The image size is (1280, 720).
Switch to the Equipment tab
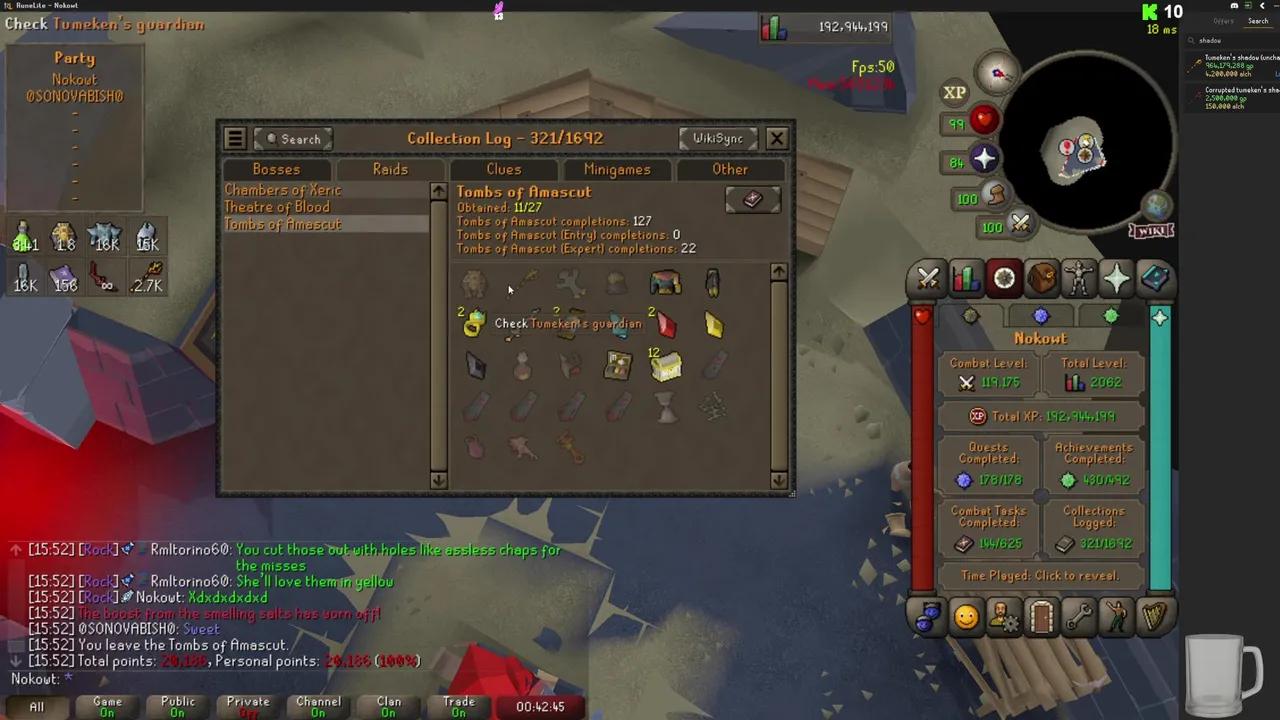tap(1078, 278)
